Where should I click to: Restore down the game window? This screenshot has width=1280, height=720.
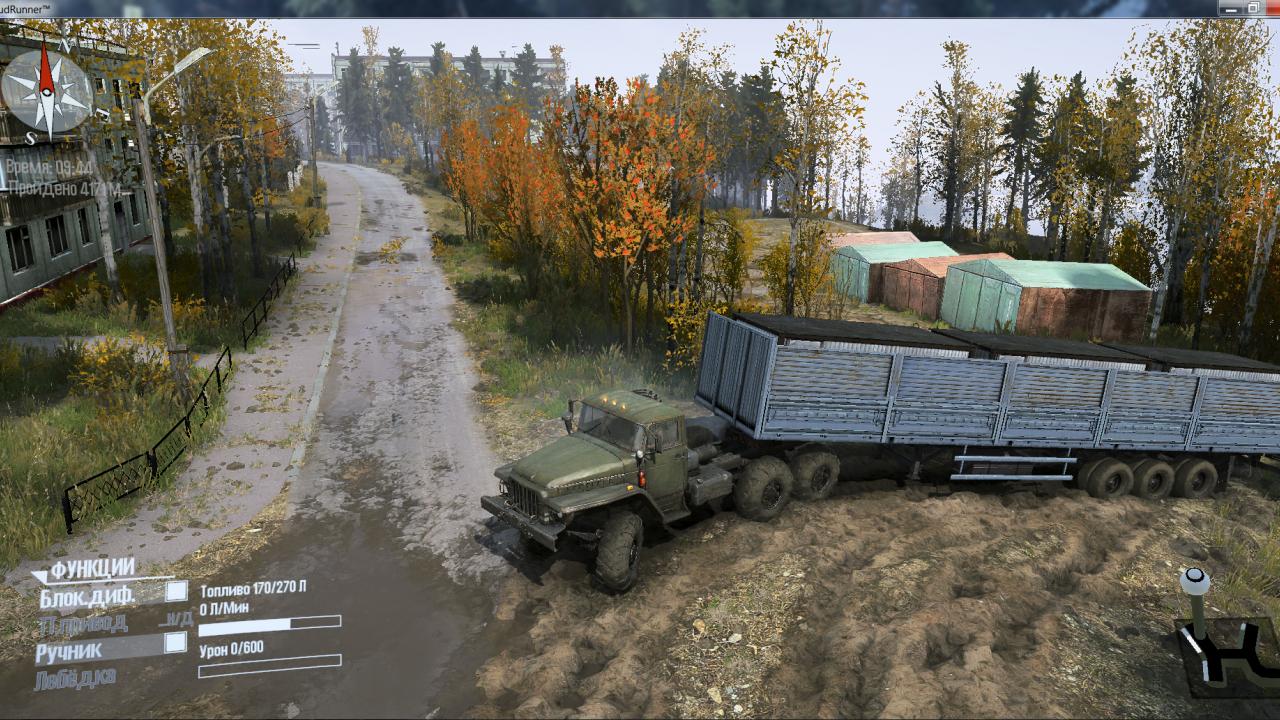tap(1253, 8)
